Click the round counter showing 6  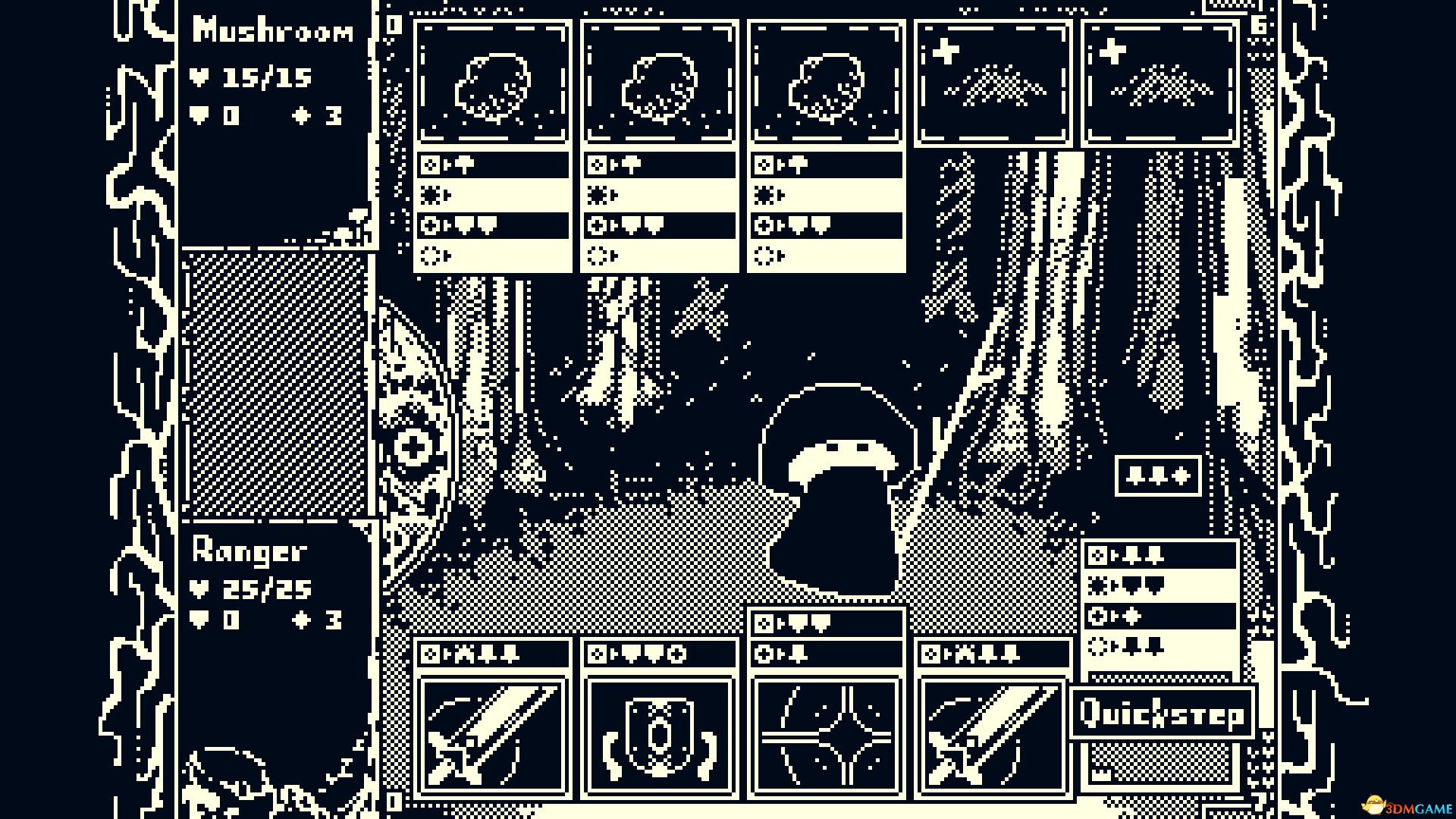[x=1259, y=23]
